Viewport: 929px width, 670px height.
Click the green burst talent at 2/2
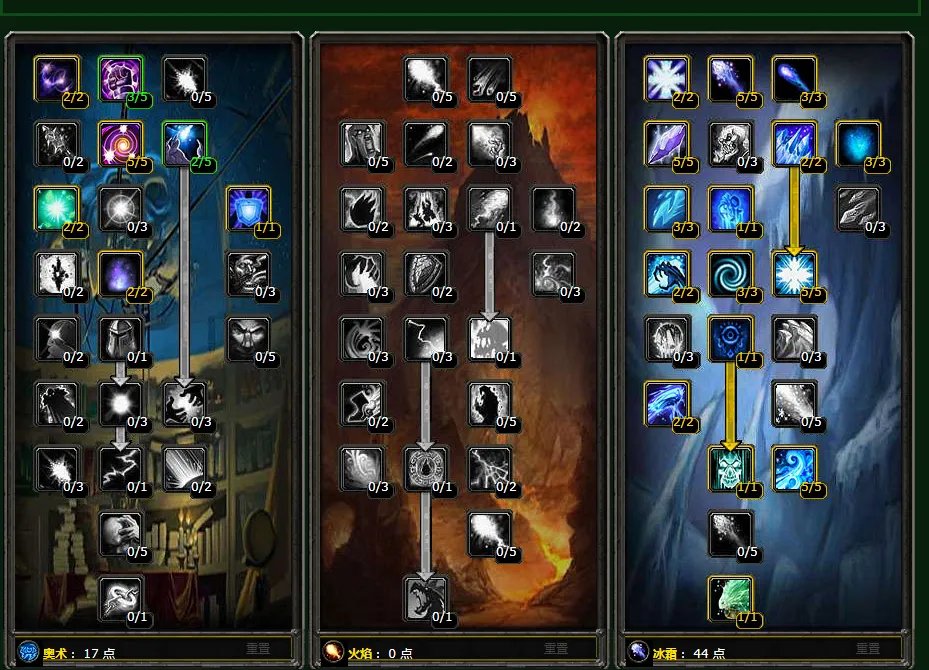coord(56,207)
